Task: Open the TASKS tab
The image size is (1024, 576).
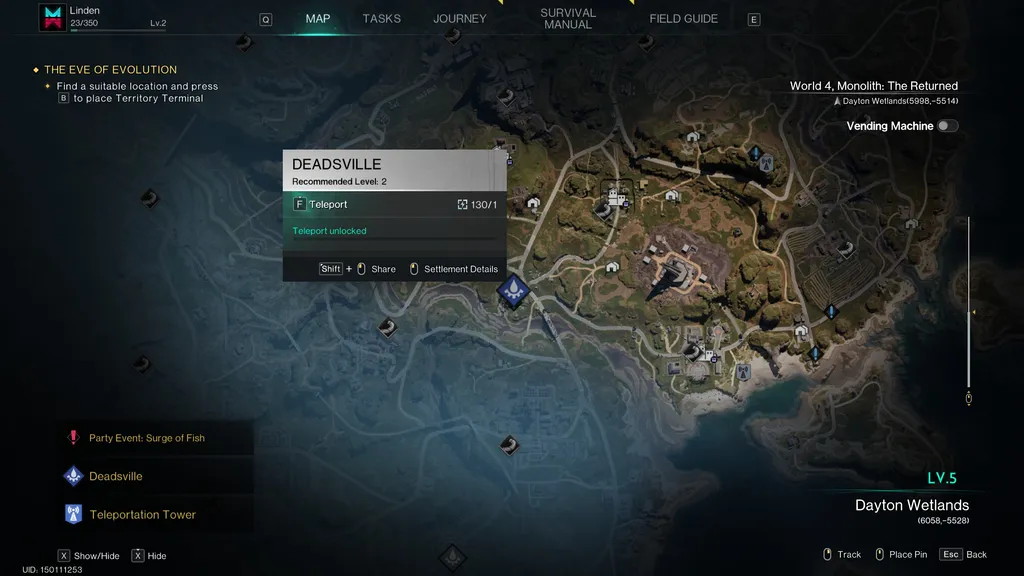Action: 381,19
